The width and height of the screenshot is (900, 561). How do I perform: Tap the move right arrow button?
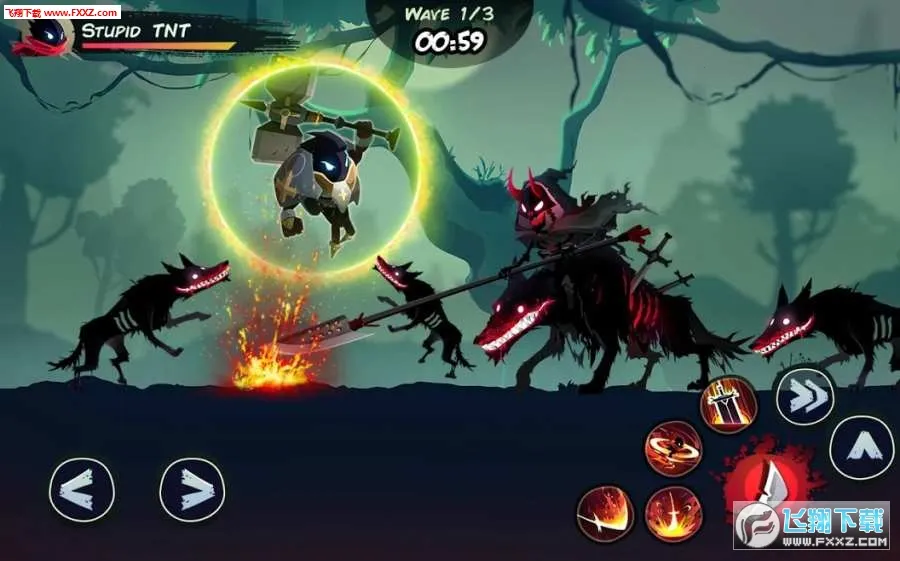[x=192, y=490]
